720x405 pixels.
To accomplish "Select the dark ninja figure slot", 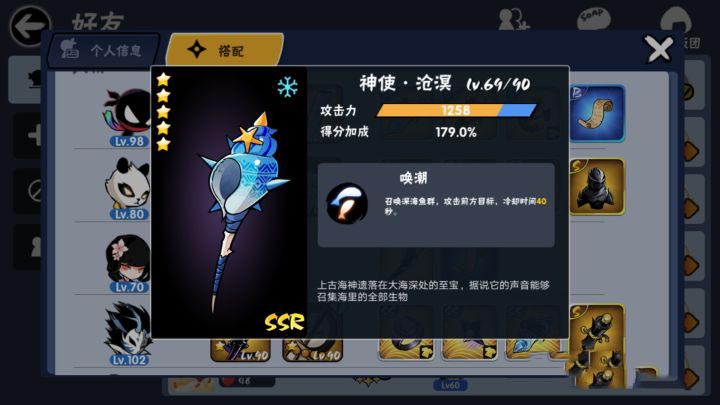I will [x=598, y=186].
